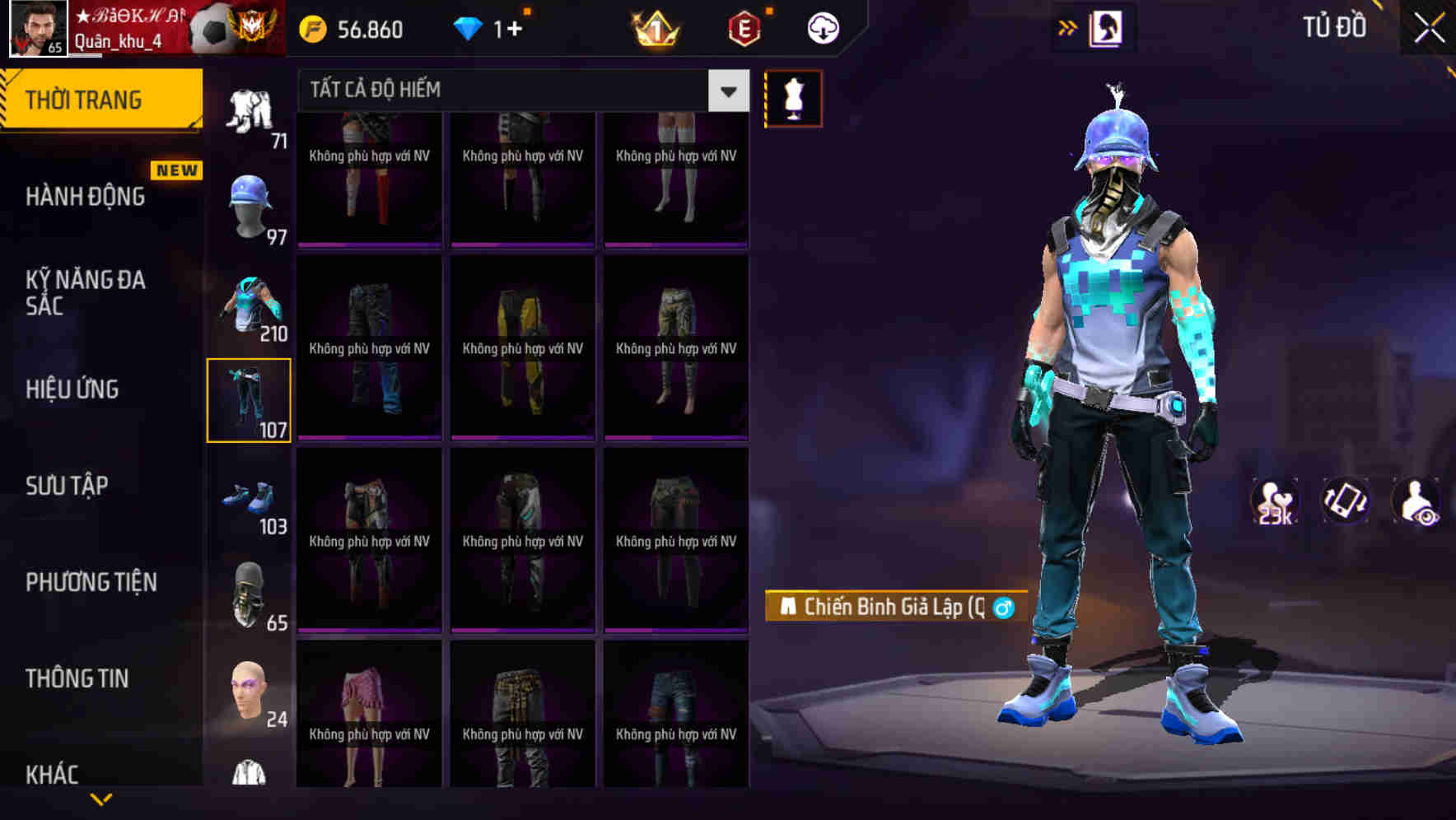
Task: Open the cloud download icon
Action: tap(823, 28)
